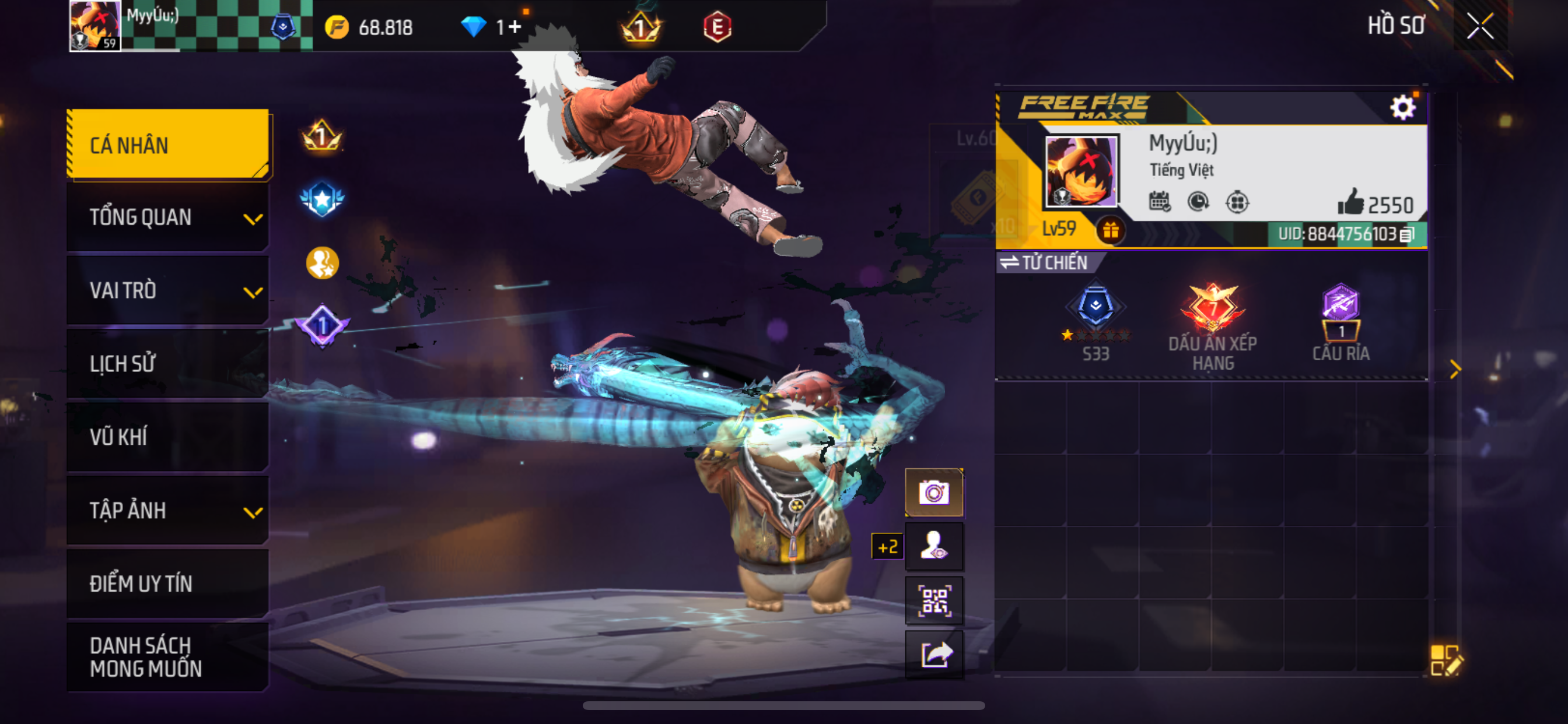
Task: Open the ĐIỂM UY TÍN tab
Action: [168, 584]
